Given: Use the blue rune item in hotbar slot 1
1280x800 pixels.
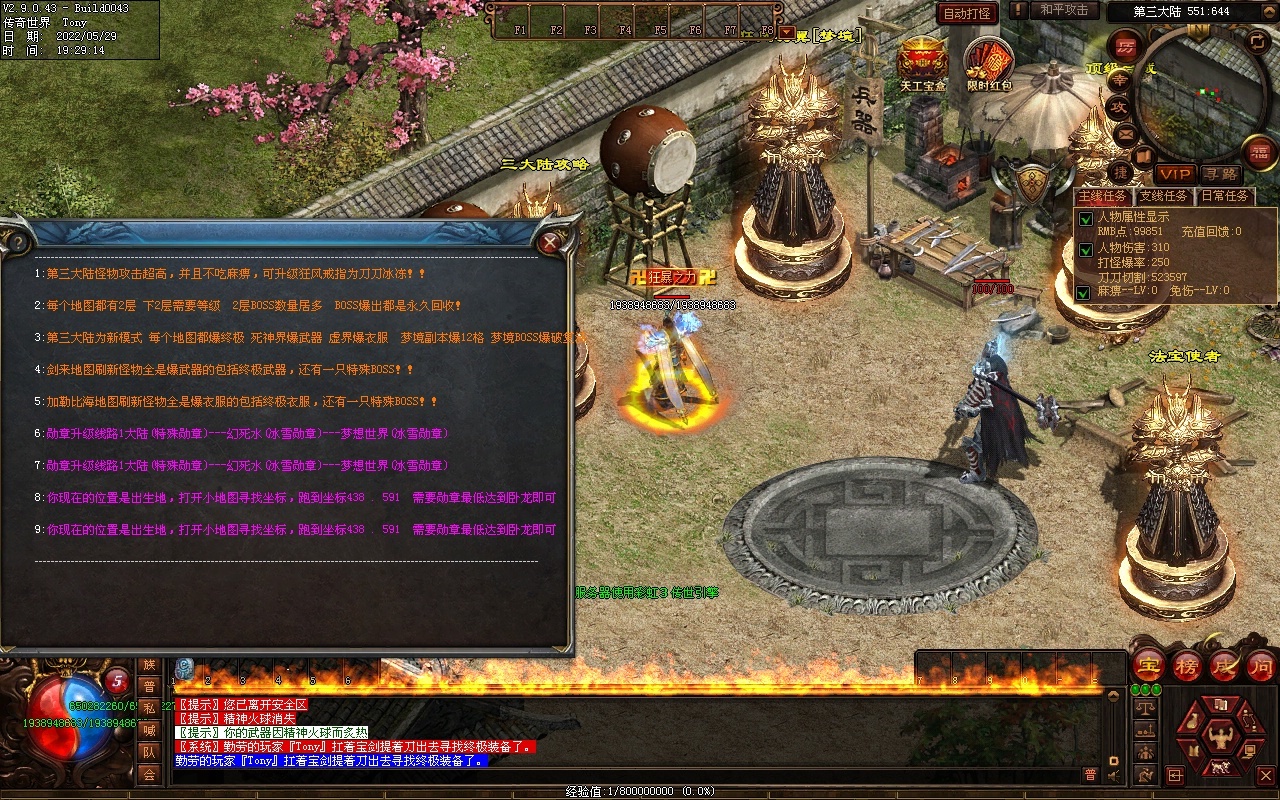Looking at the screenshot, I should tap(185, 669).
